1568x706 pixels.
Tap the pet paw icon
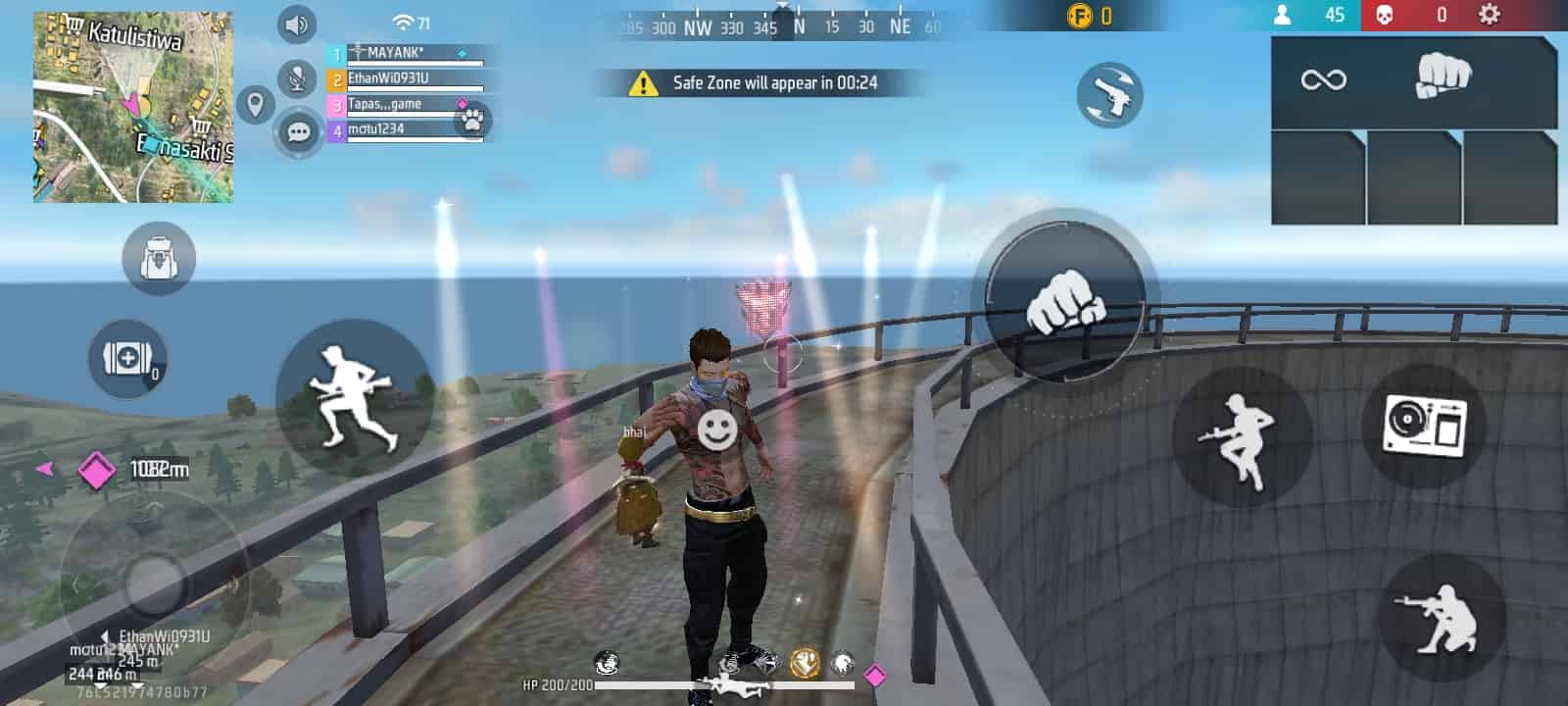(x=473, y=121)
